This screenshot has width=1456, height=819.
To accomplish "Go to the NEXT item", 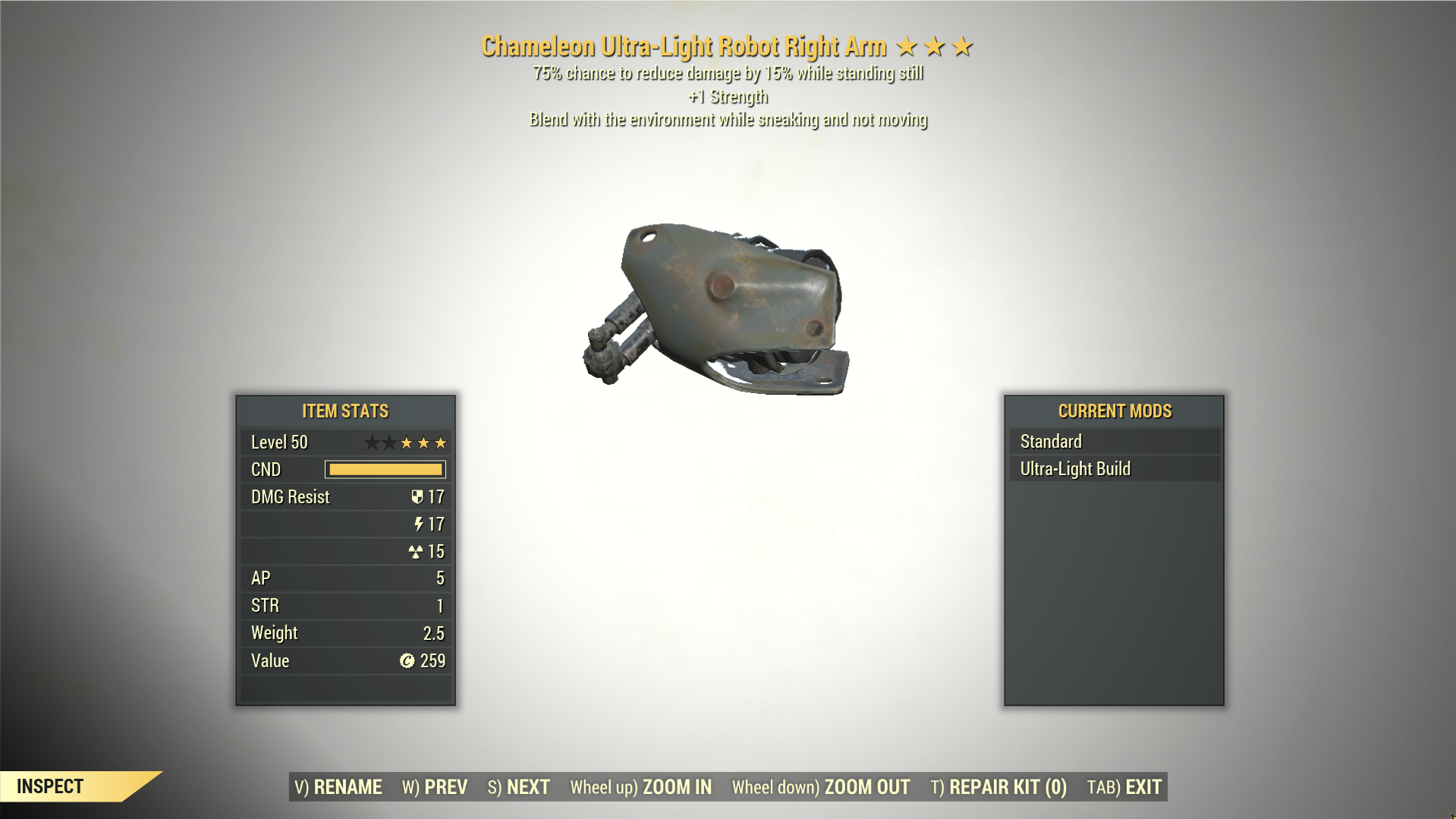I will coord(519,787).
